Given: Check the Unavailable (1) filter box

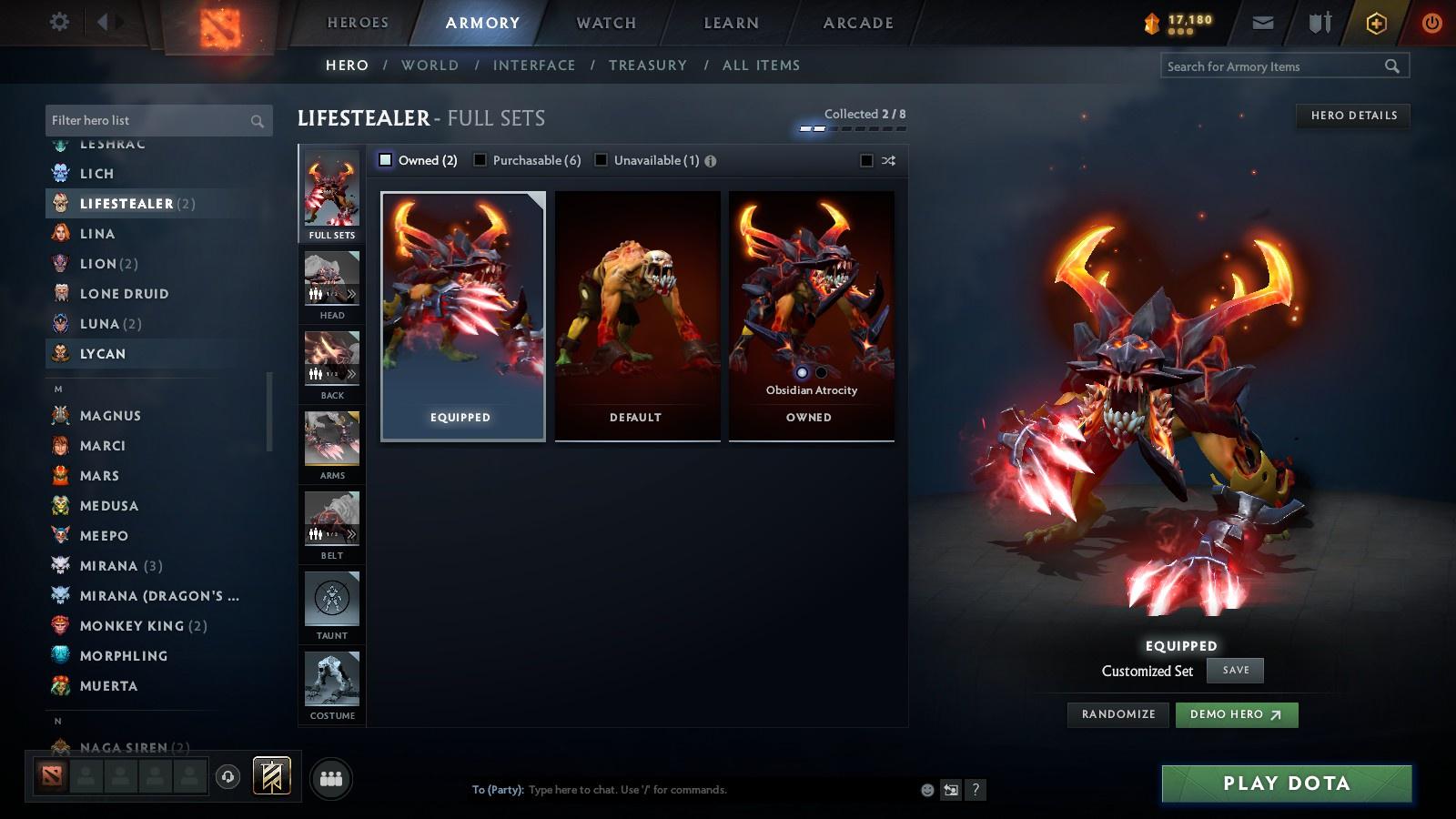Looking at the screenshot, I should click(x=601, y=159).
